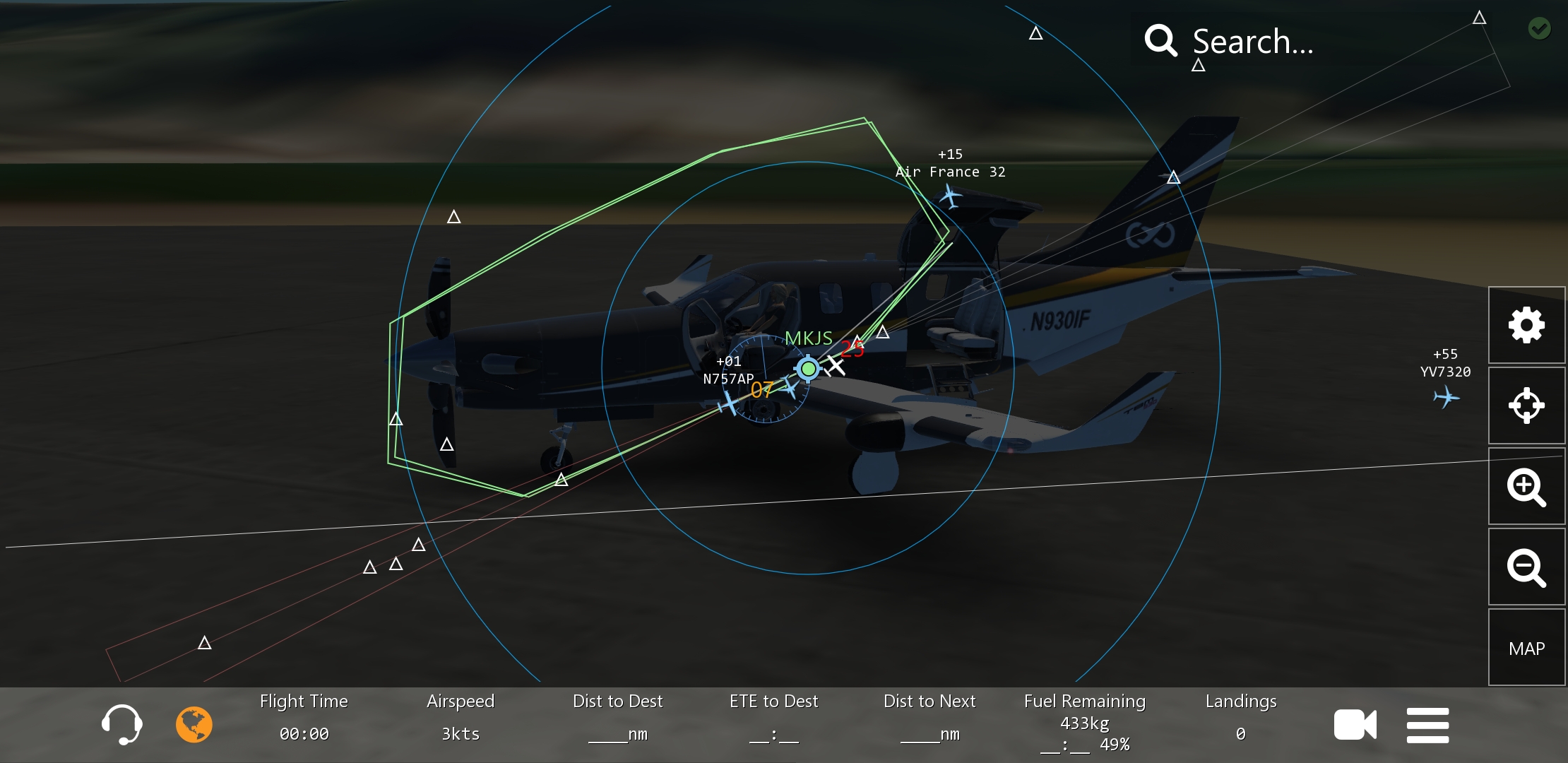Open the hamburger menu
Viewport: 1568px width, 763px height.
pyautogui.click(x=1427, y=725)
